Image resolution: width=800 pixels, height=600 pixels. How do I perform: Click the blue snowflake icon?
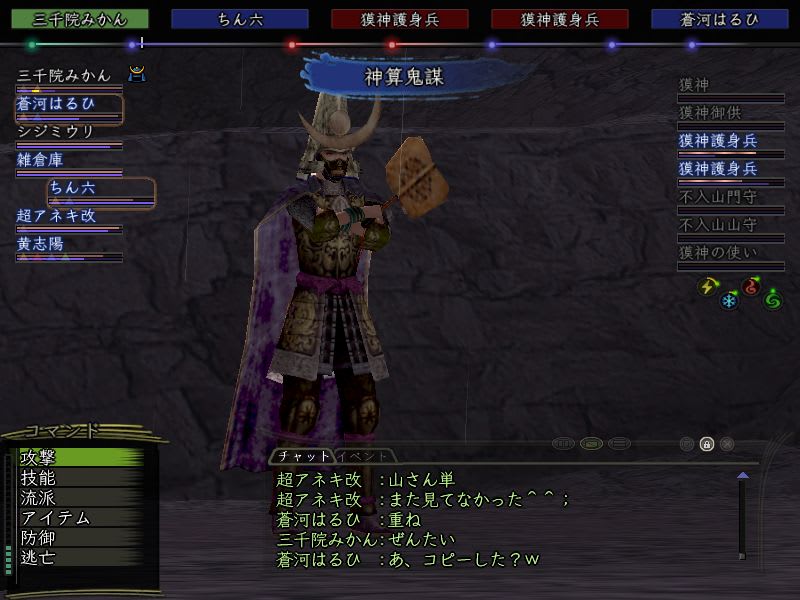pos(729,299)
